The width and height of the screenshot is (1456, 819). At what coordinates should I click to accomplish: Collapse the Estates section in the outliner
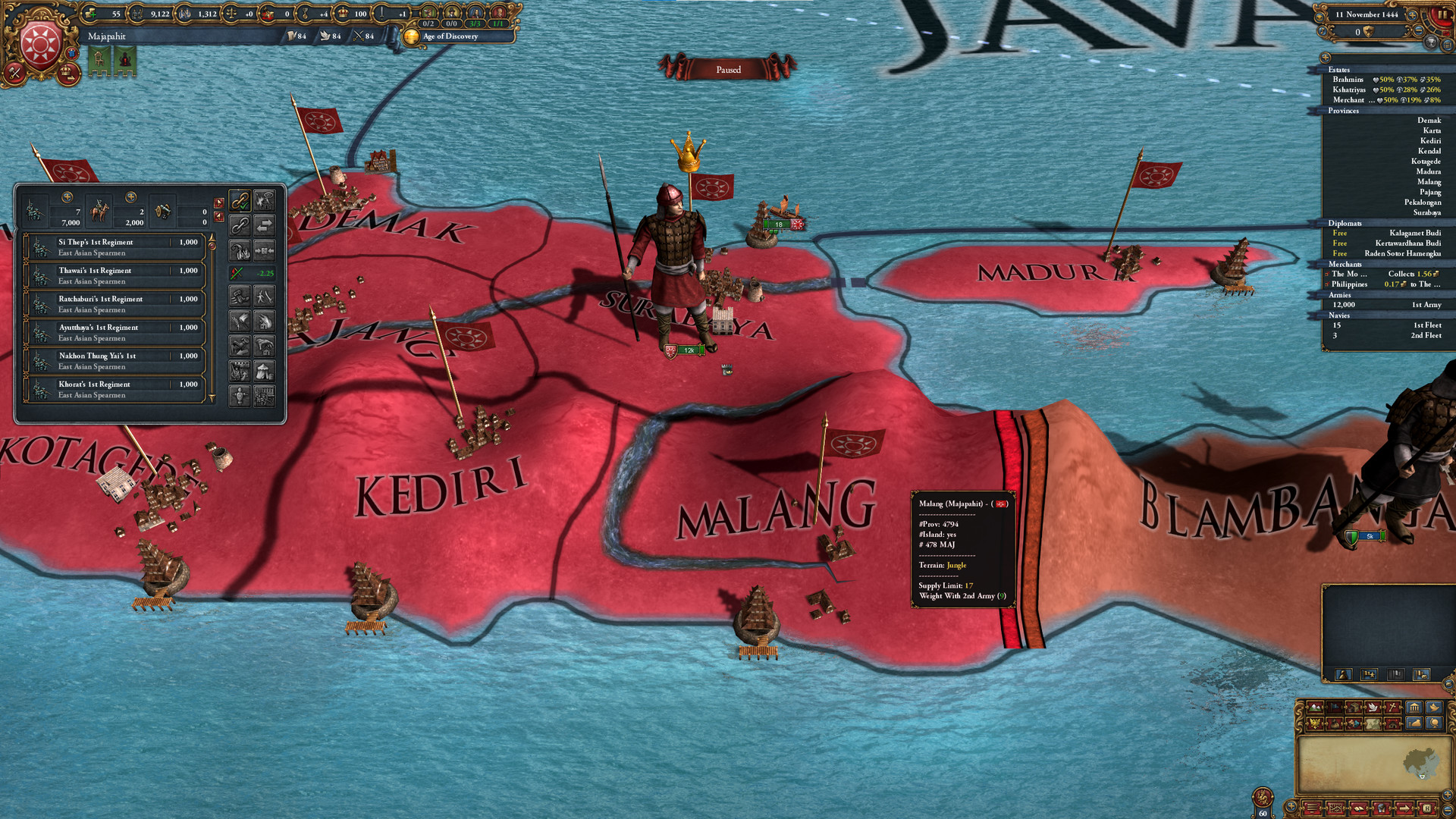pos(1338,68)
